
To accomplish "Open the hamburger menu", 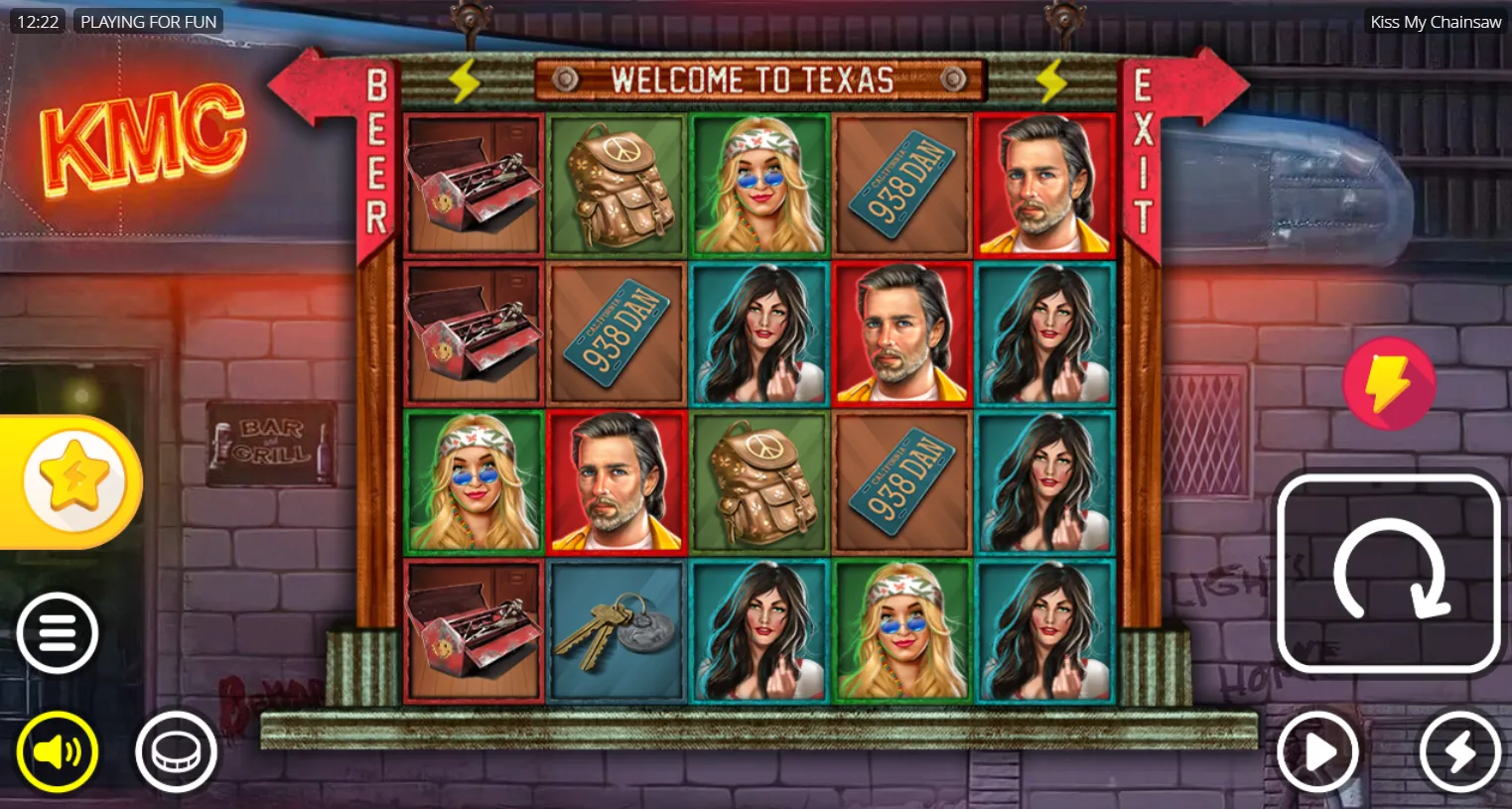I will (58, 633).
